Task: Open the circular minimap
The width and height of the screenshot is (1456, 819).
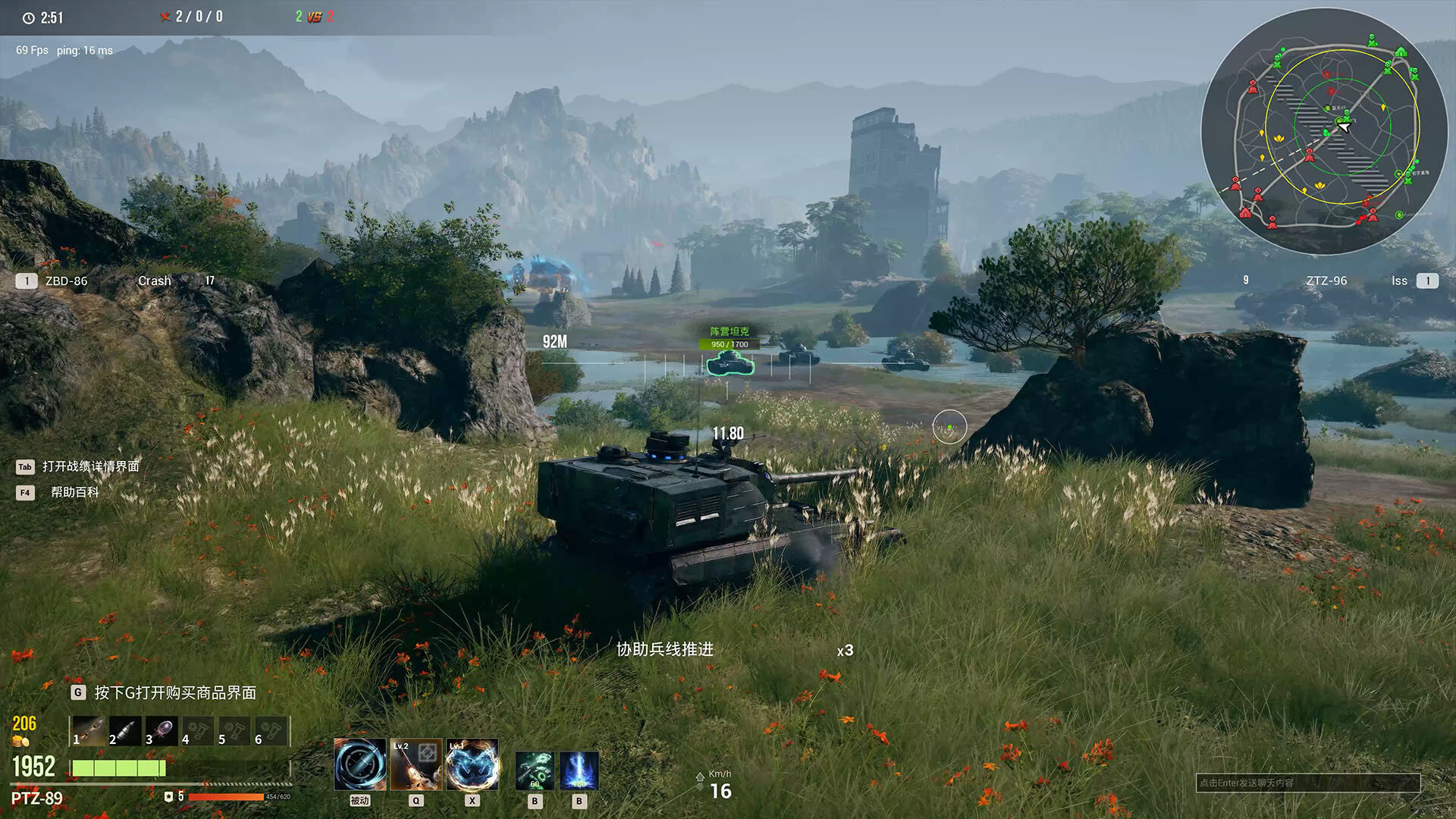Action: 1324,131
